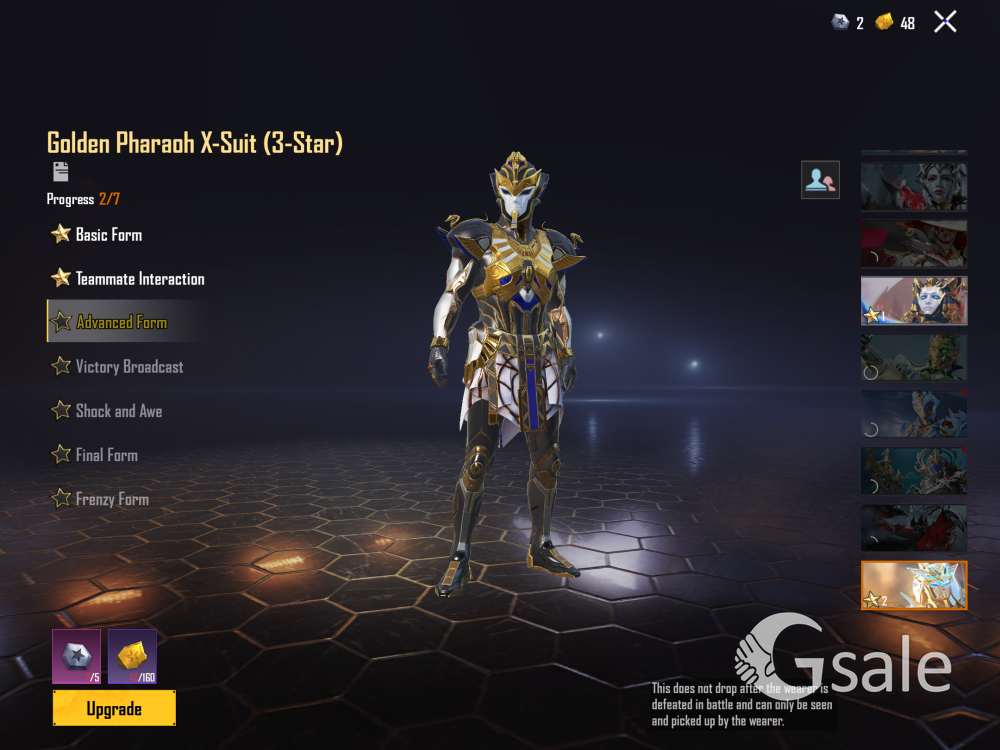1000x750 pixels.
Task: Upgrade the Golden Pharaoh X-Suit
Action: click(x=114, y=708)
